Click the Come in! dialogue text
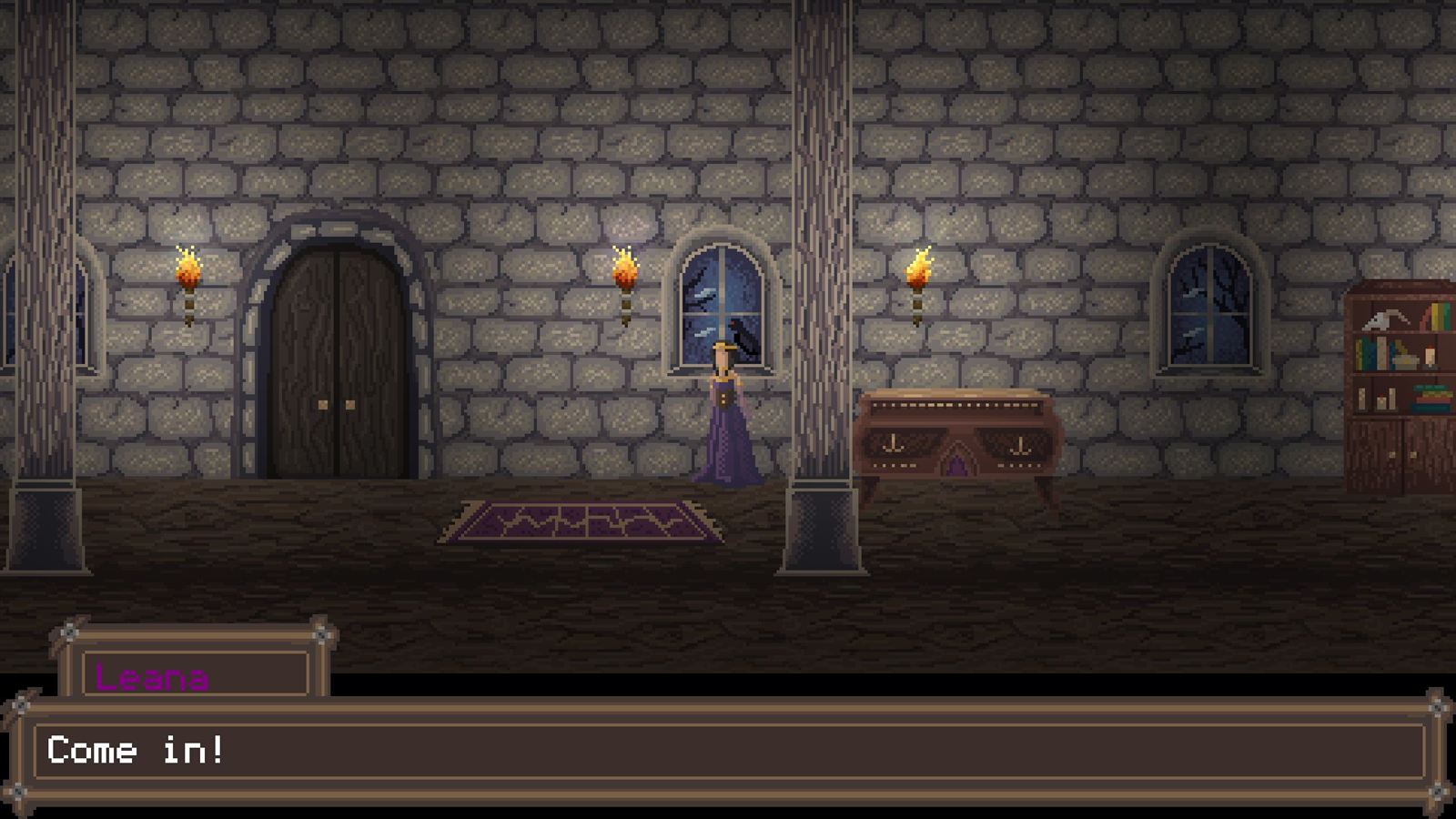Image resolution: width=1456 pixels, height=819 pixels. [x=138, y=751]
